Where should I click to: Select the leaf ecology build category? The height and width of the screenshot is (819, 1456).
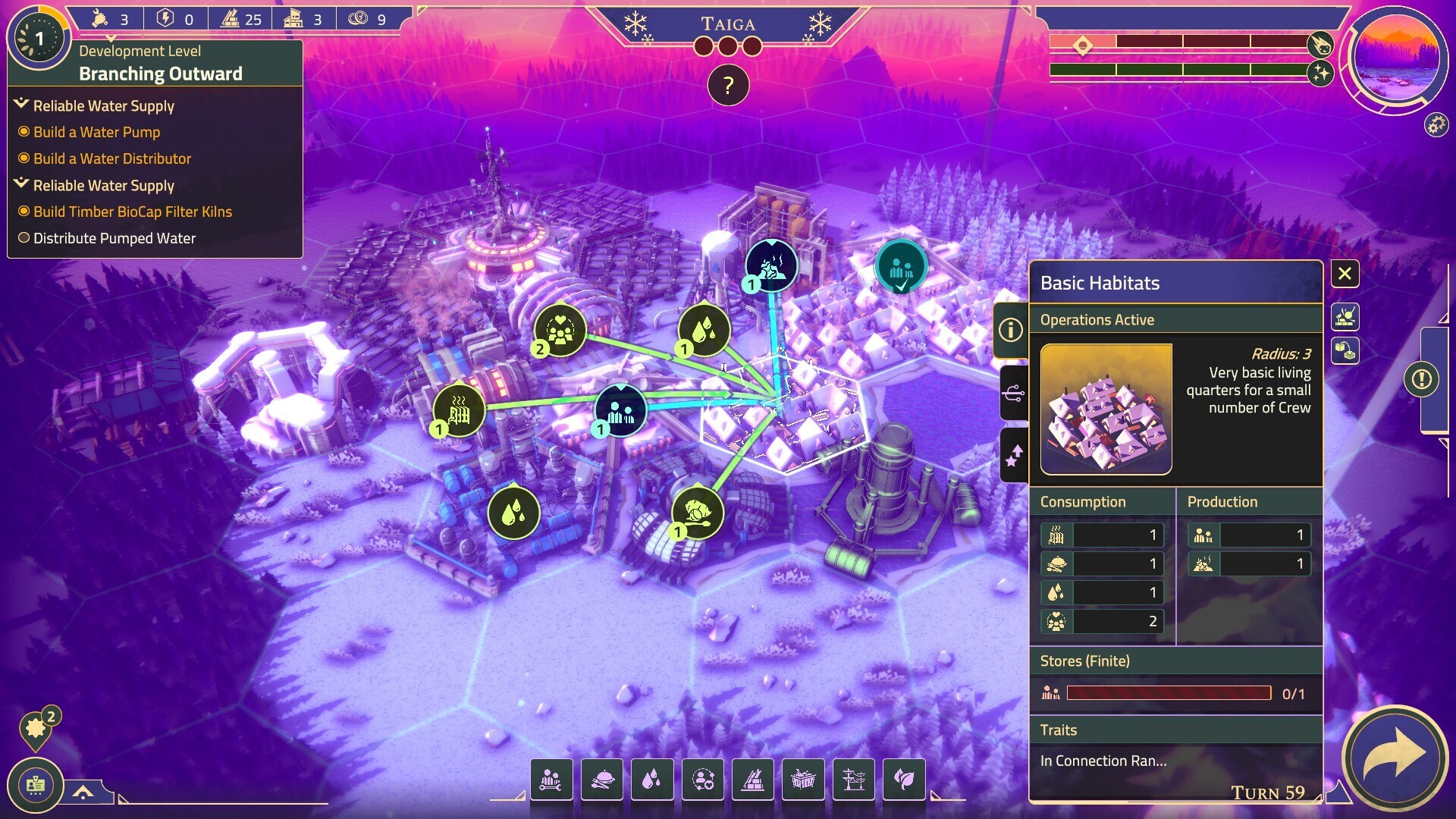pyautogui.click(x=904, y=779)
